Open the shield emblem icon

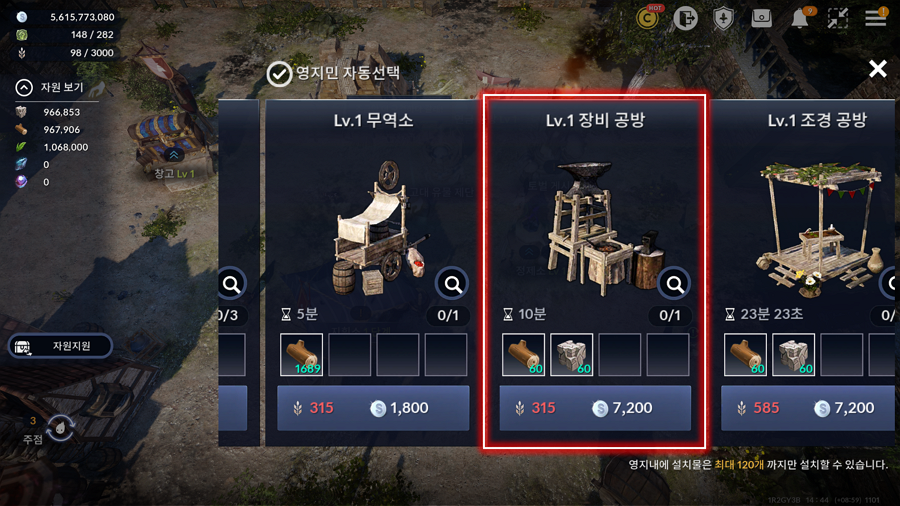pyautogui.click(x=724, y=18)
